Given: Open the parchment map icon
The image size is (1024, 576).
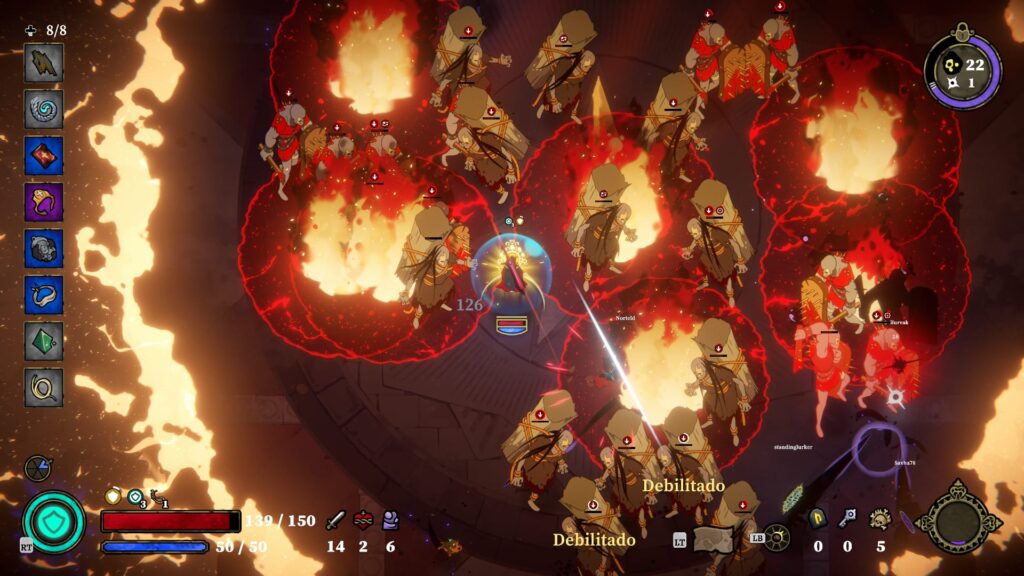Looking at the screenshot, I should (x=713, y=540).
